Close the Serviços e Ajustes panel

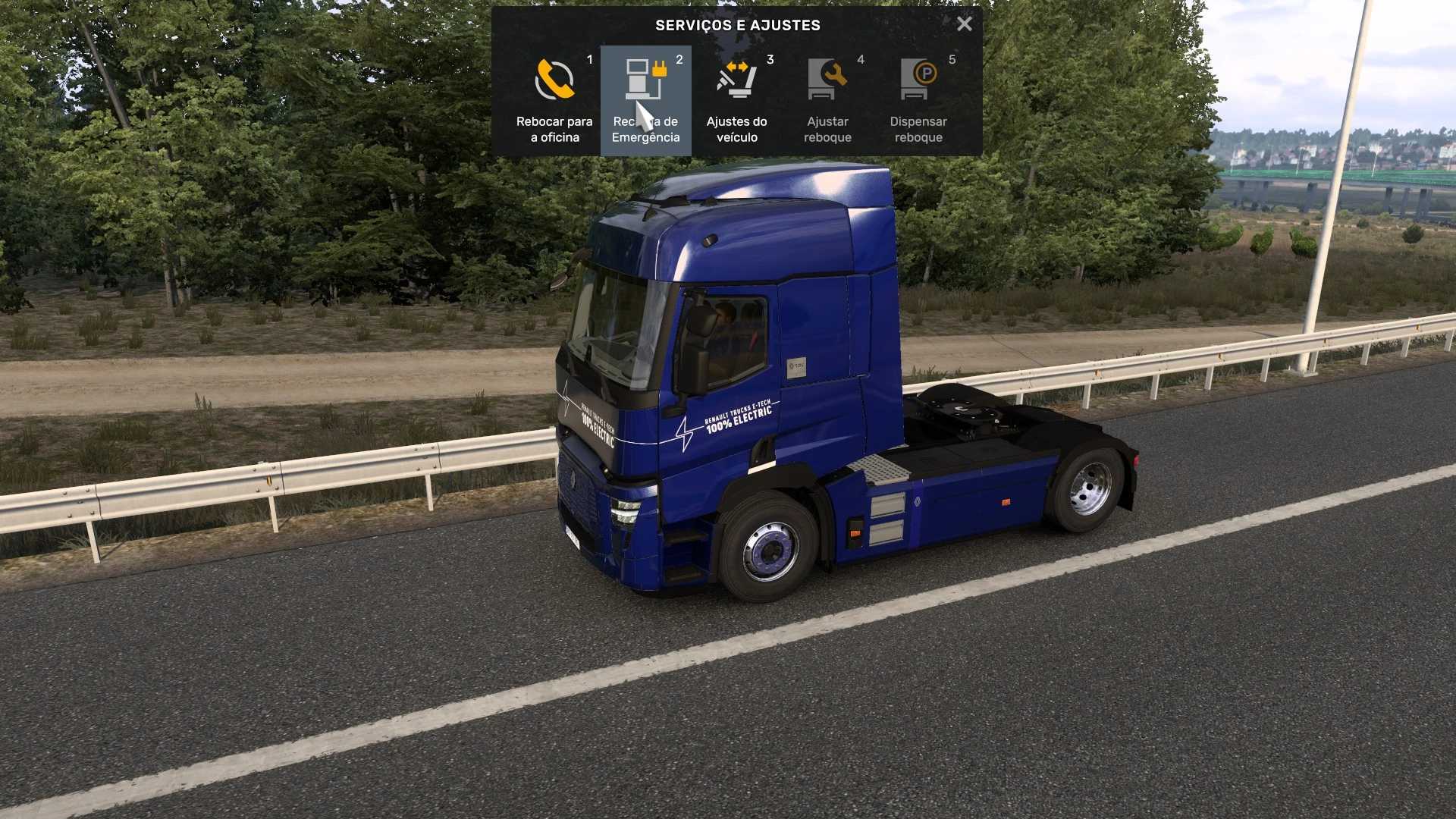(964, 24)
